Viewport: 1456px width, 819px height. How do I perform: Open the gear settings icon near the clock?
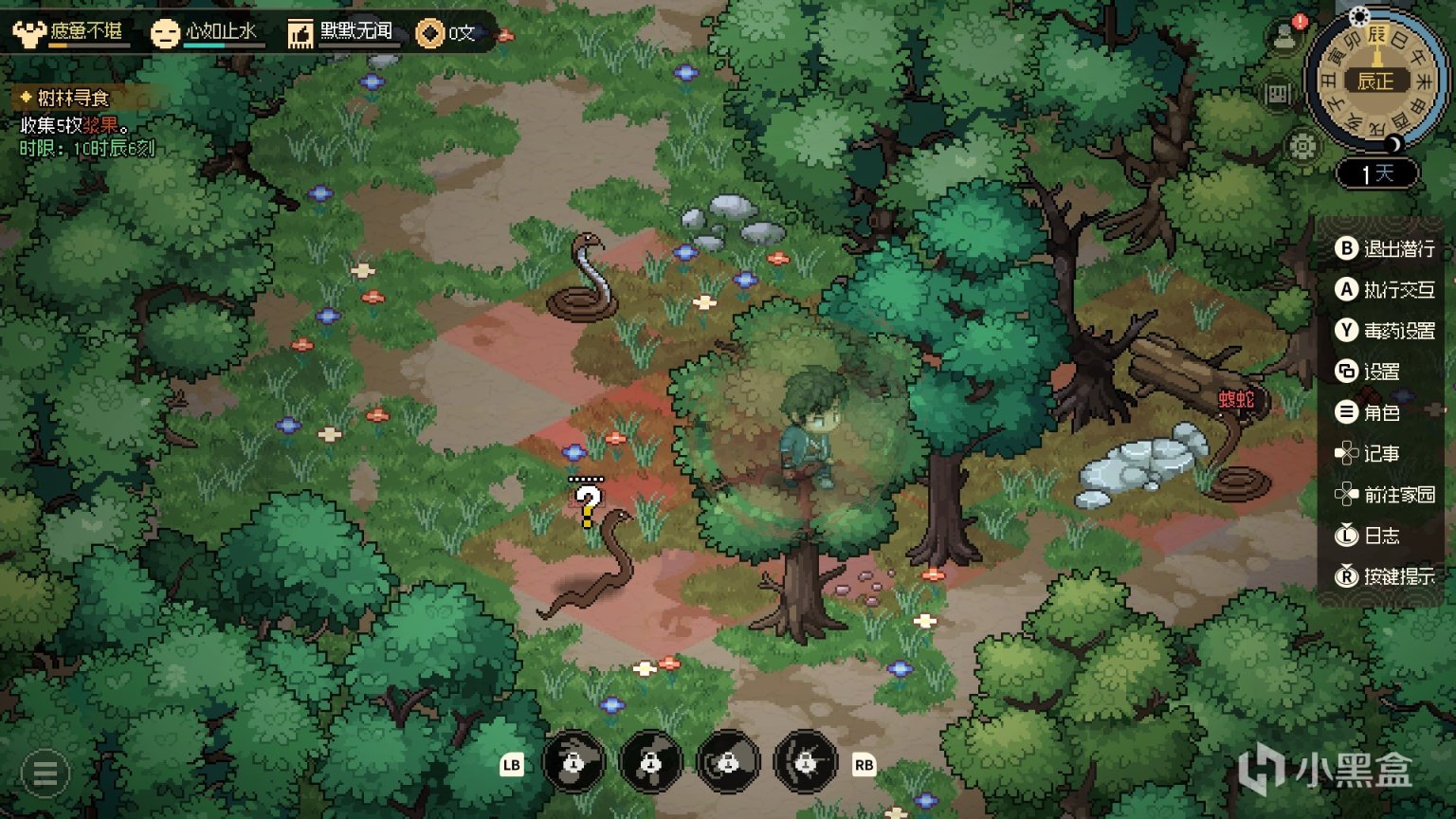click(1303, 146)
